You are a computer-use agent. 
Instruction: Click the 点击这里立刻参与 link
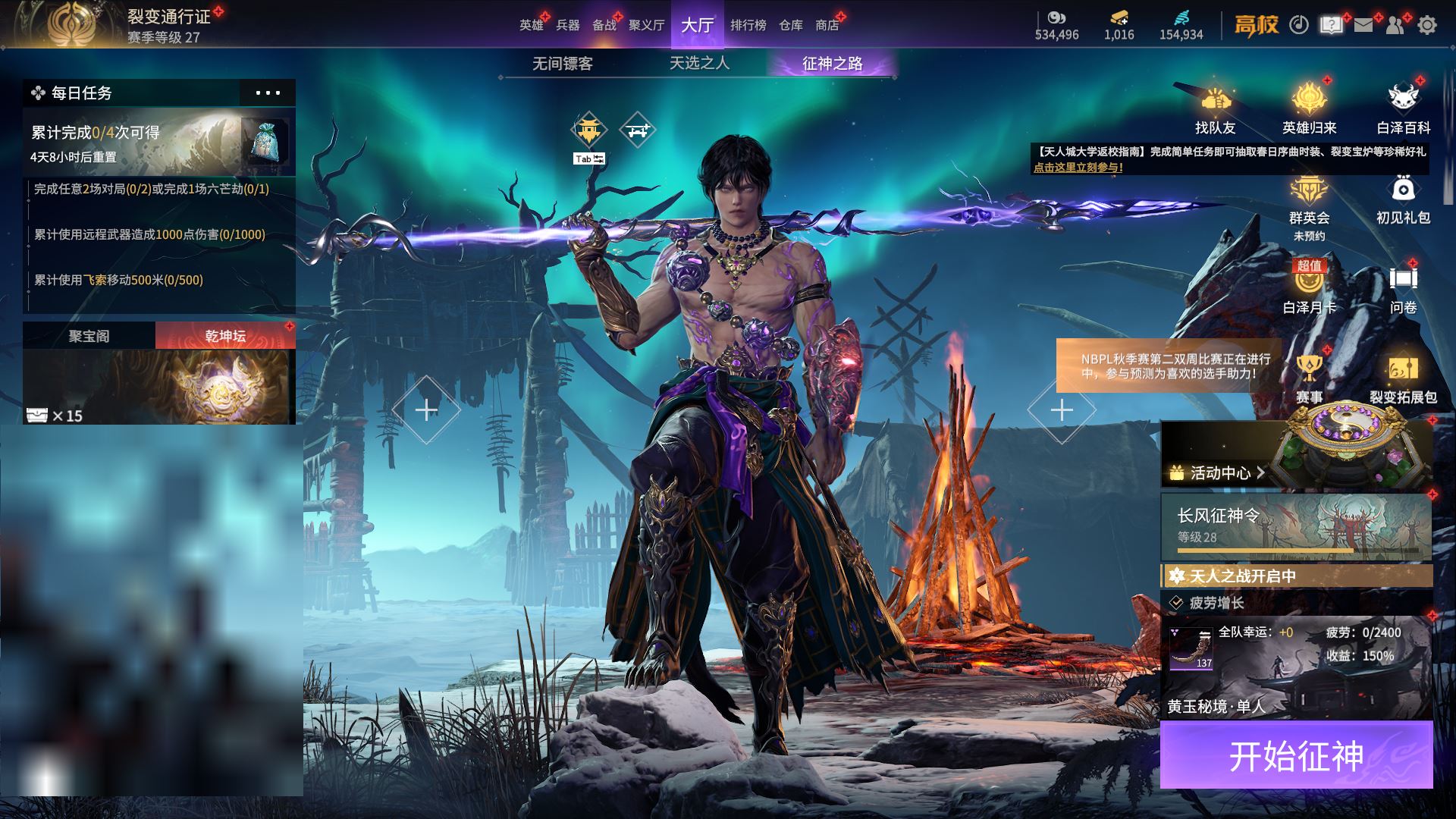pyautogui.click(x=1078, y=168)
